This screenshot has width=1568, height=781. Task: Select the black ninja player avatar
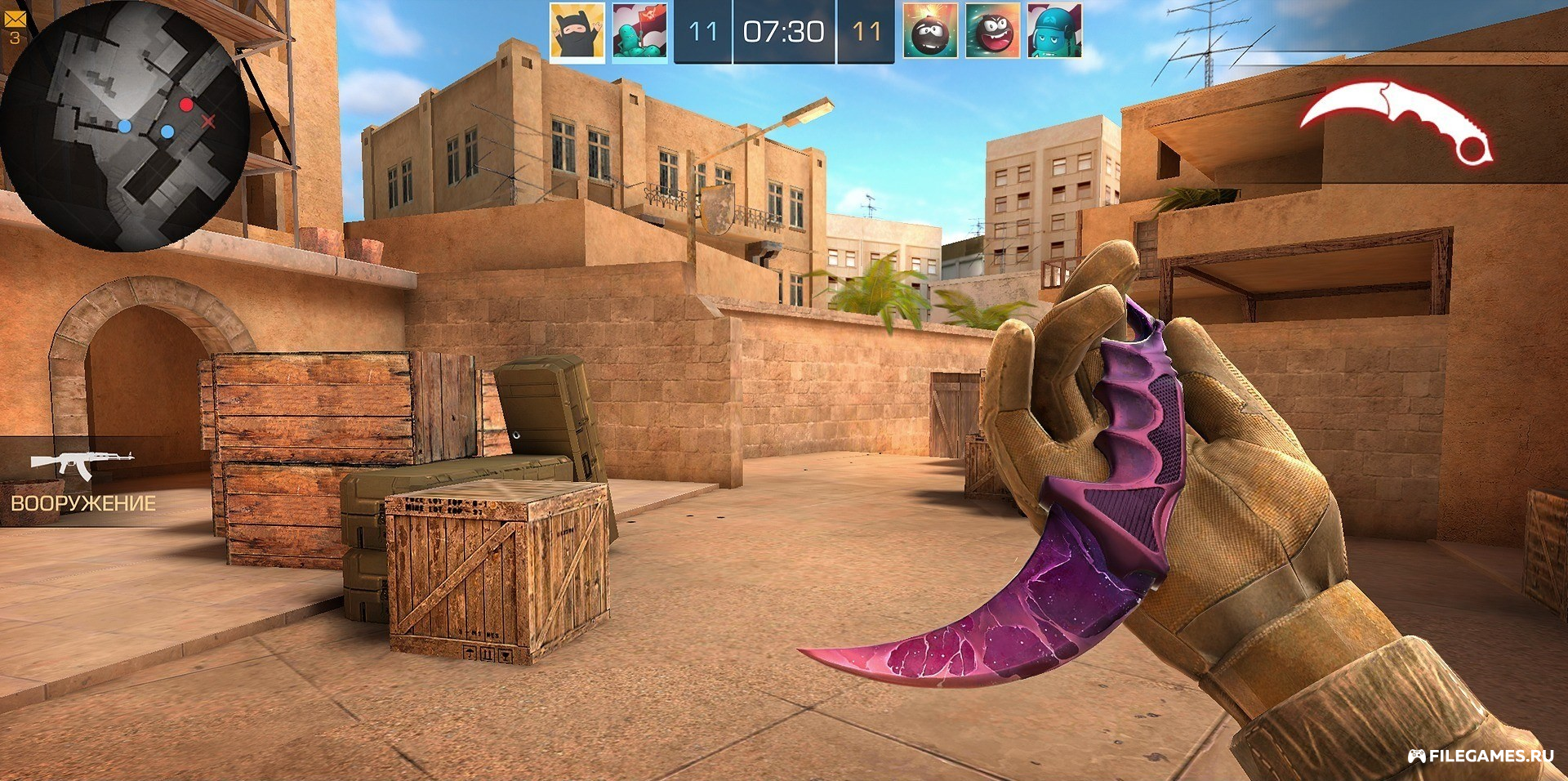[x=577, y=31]
